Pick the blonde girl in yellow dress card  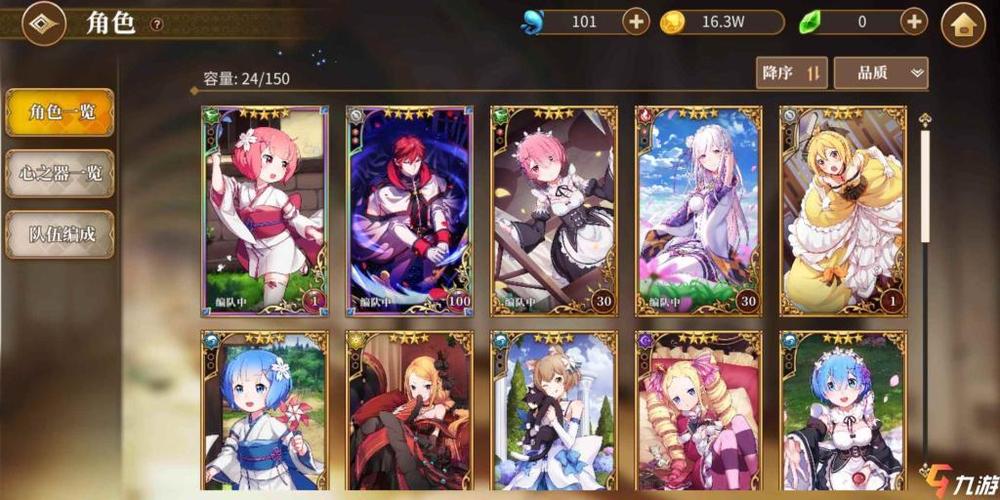pos(843,210)
